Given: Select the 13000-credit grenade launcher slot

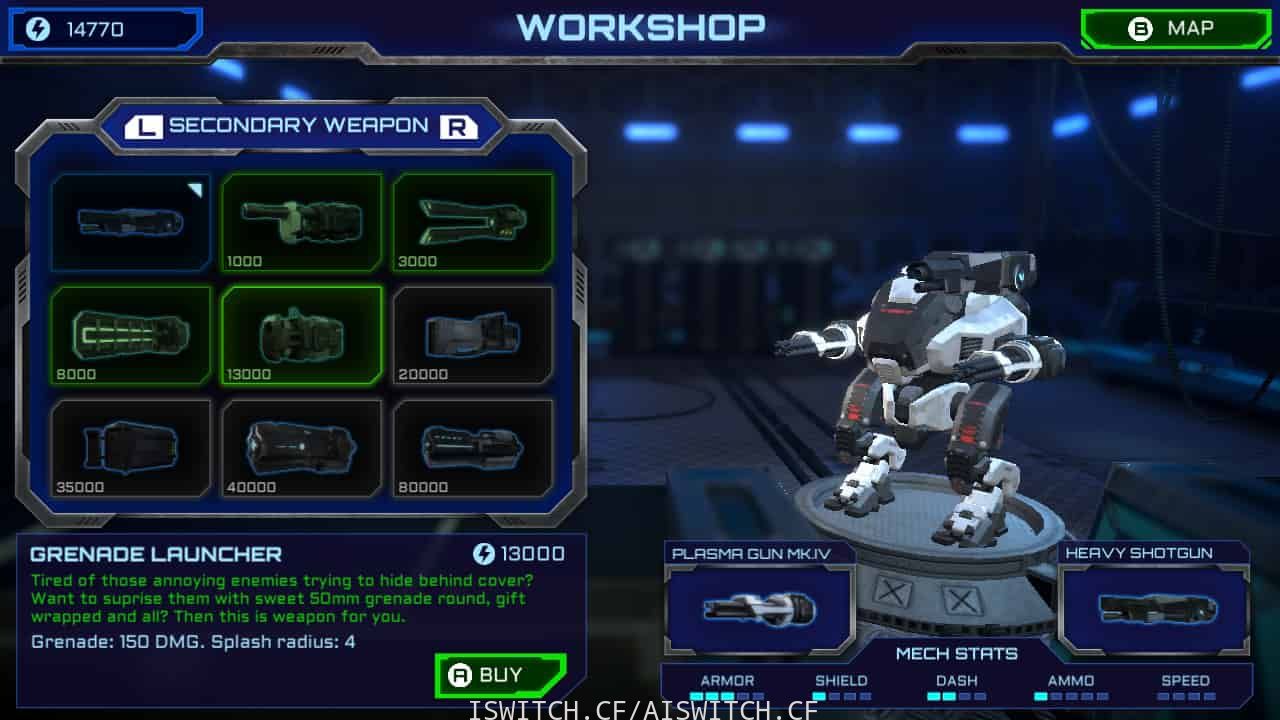Looking at the screenshot, I should click(302, 335).
